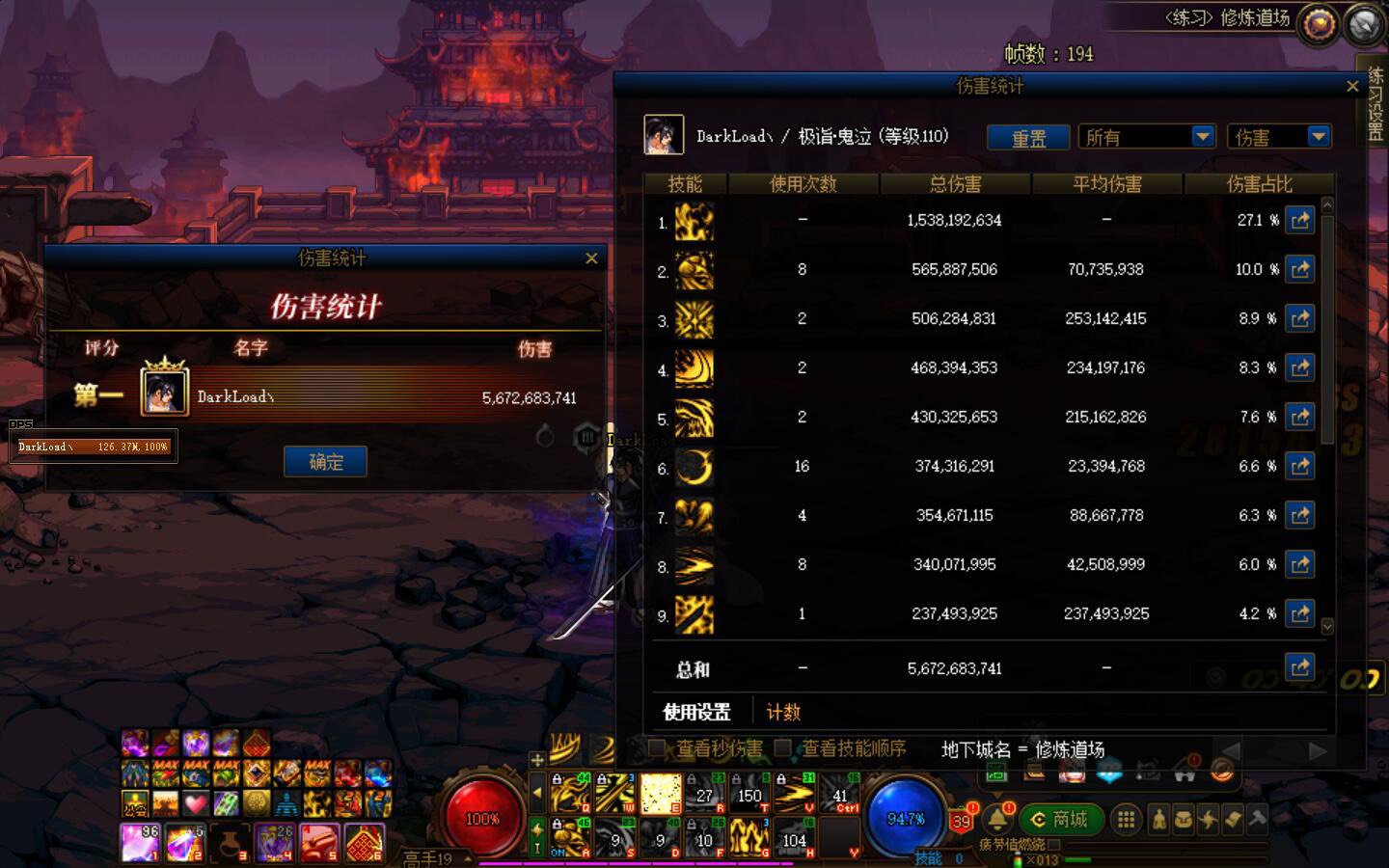
Task: Click the export icon next to the 总和 row
Action: point(1300,666)
